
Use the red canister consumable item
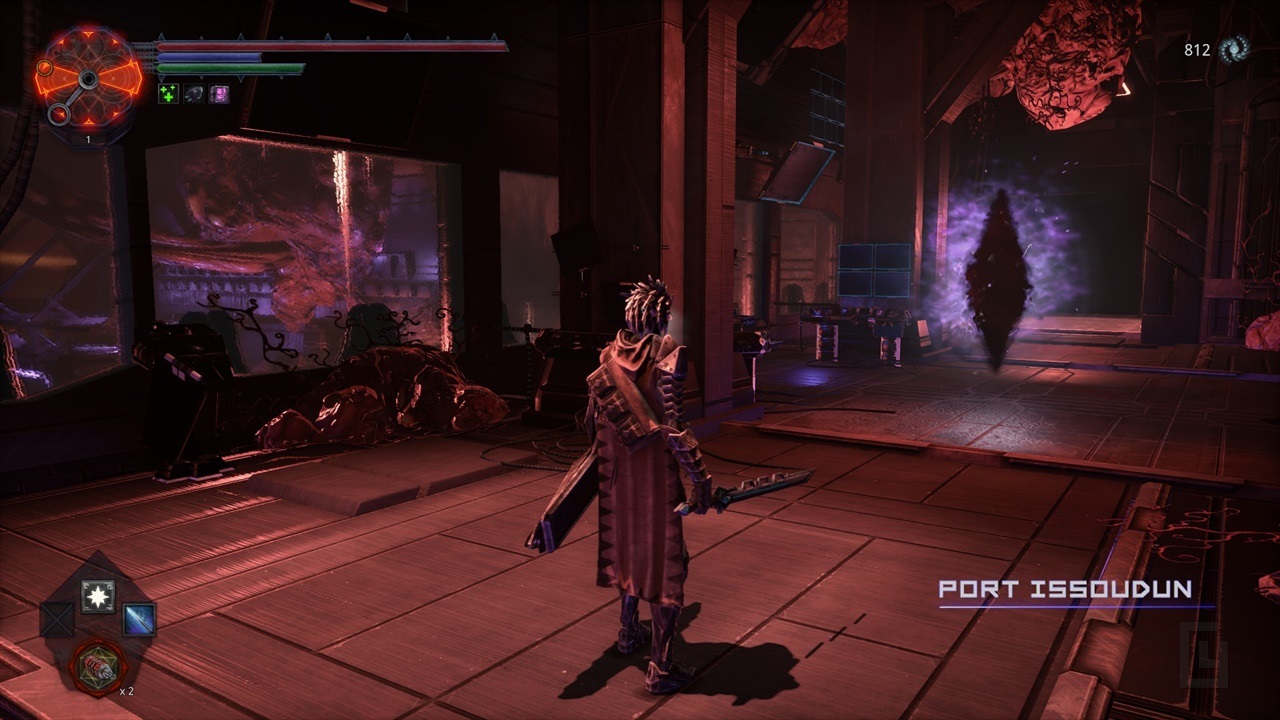click(98, 666)
